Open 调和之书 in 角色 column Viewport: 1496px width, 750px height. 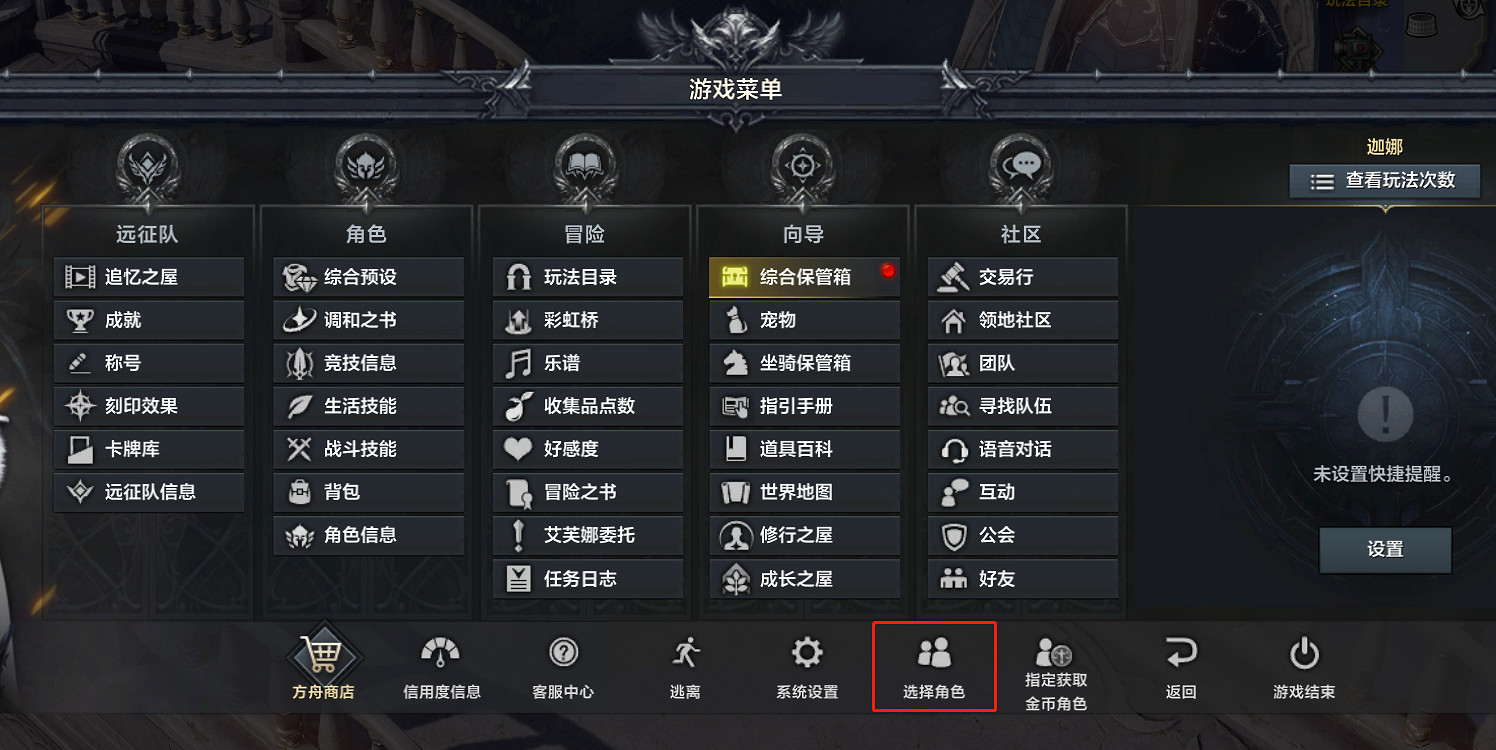click(368, 319)
